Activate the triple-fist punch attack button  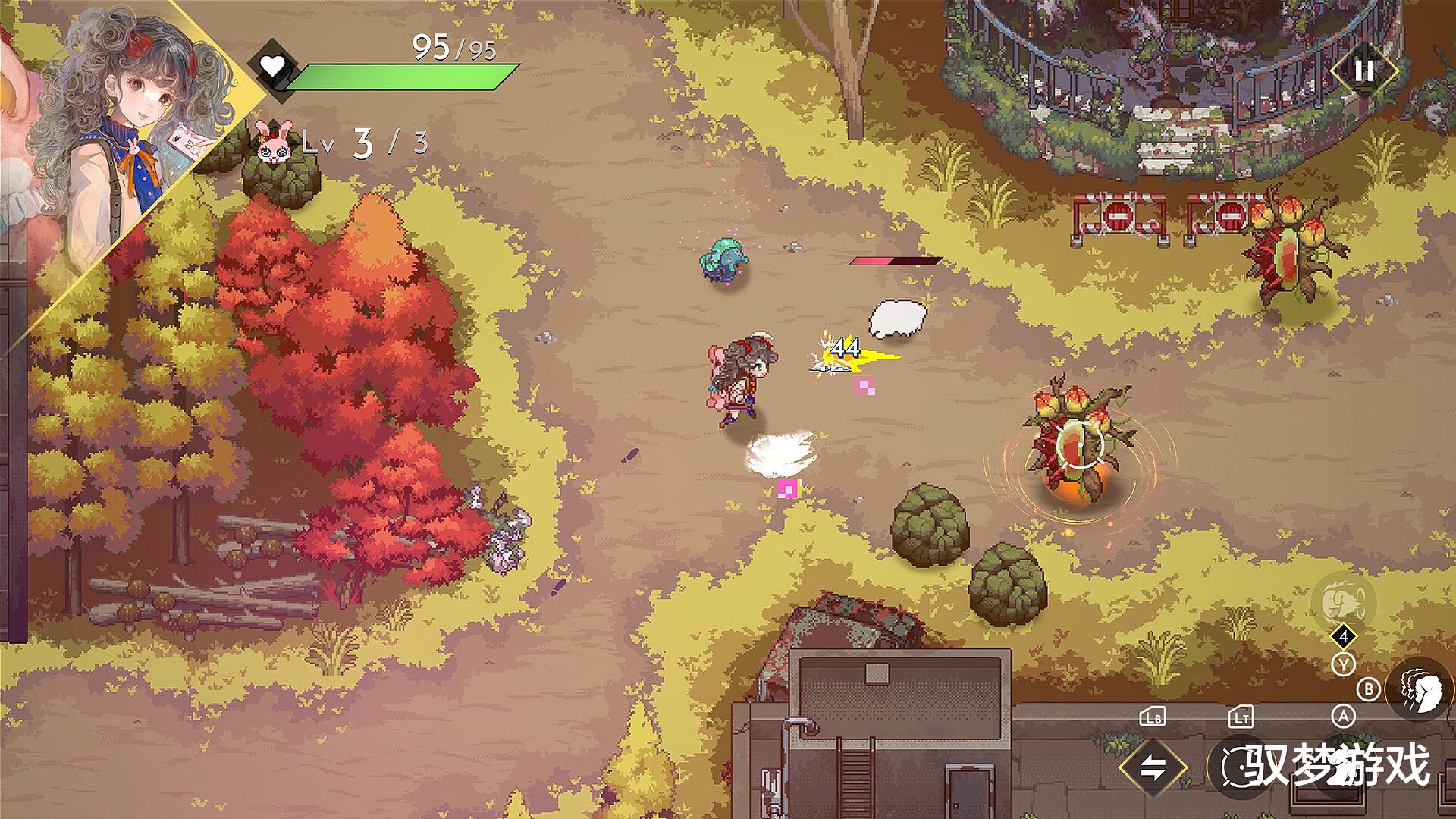pos(1420,690)
